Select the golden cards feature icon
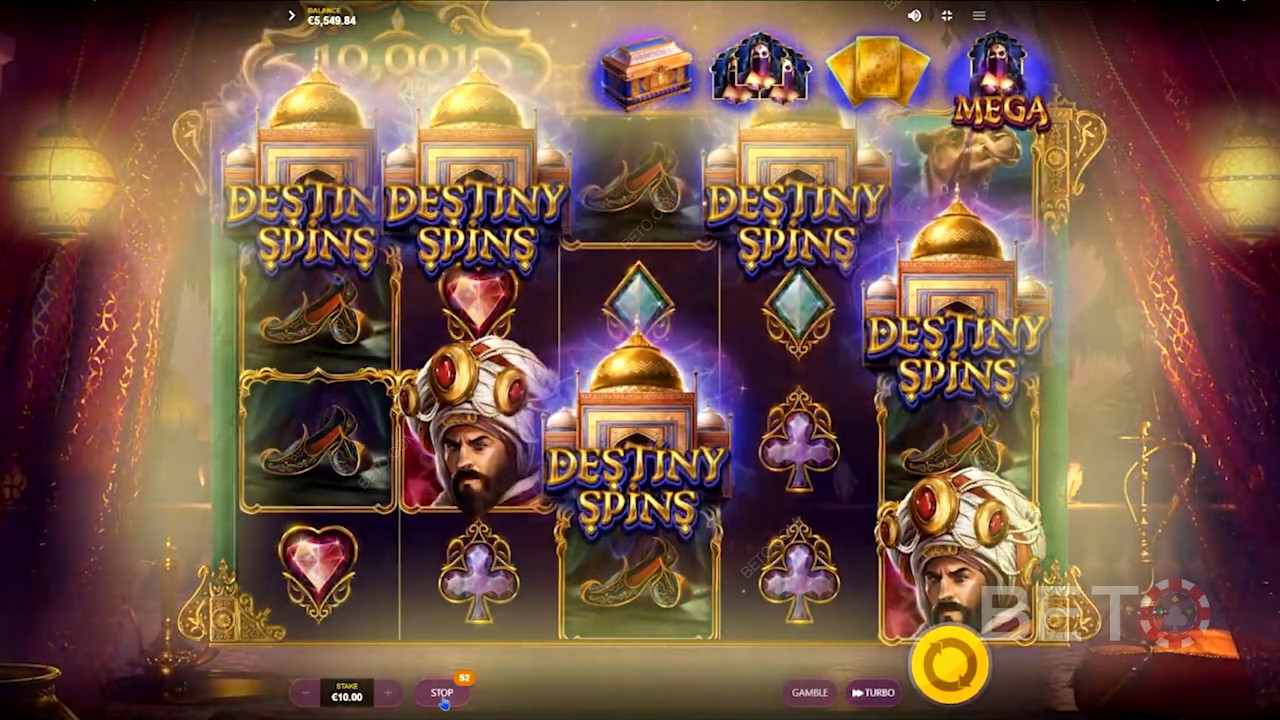The image size is (1280, 720). click(877, 73)
